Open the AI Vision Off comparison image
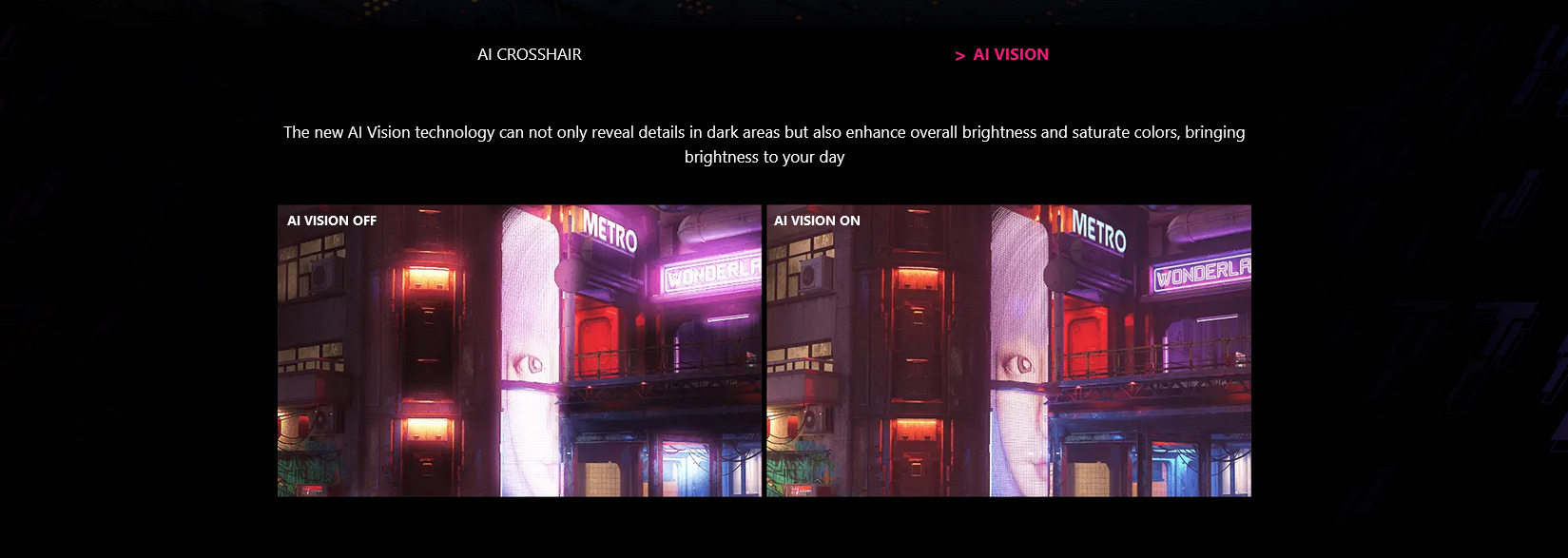The width and height of the screenshot is (1568, 558). 519,351
